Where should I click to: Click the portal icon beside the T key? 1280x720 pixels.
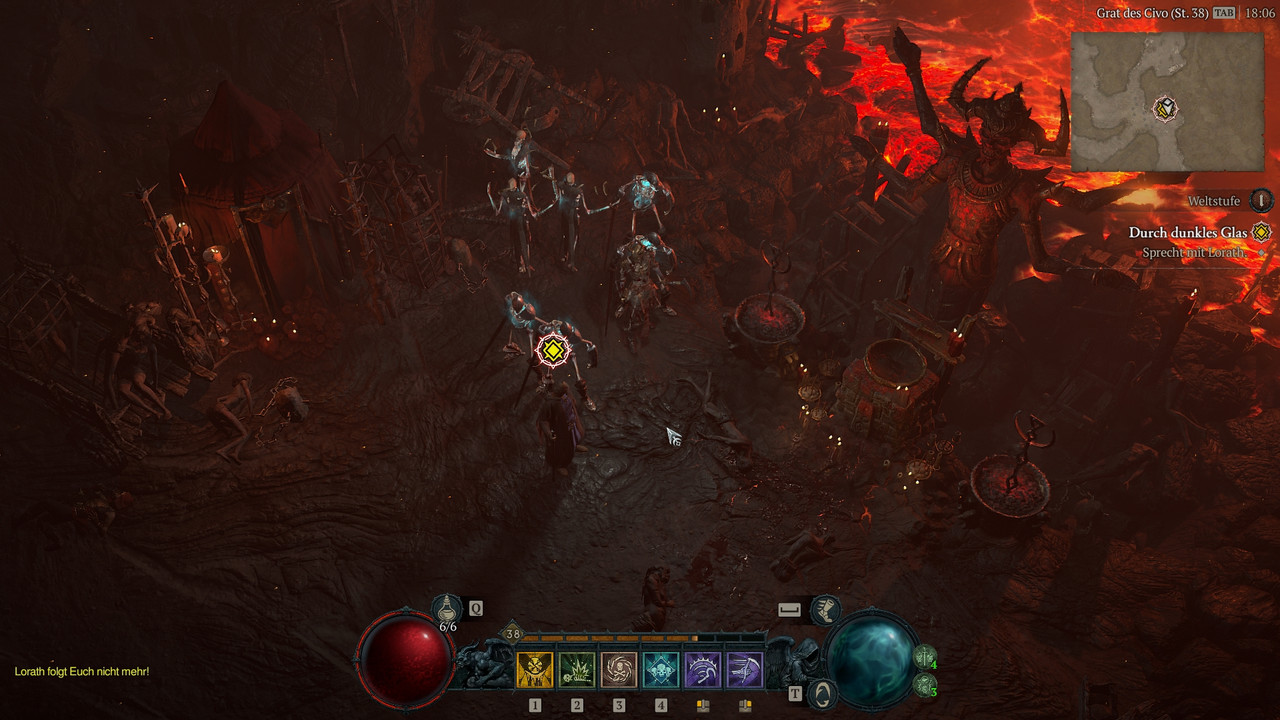tap(822, 693)
